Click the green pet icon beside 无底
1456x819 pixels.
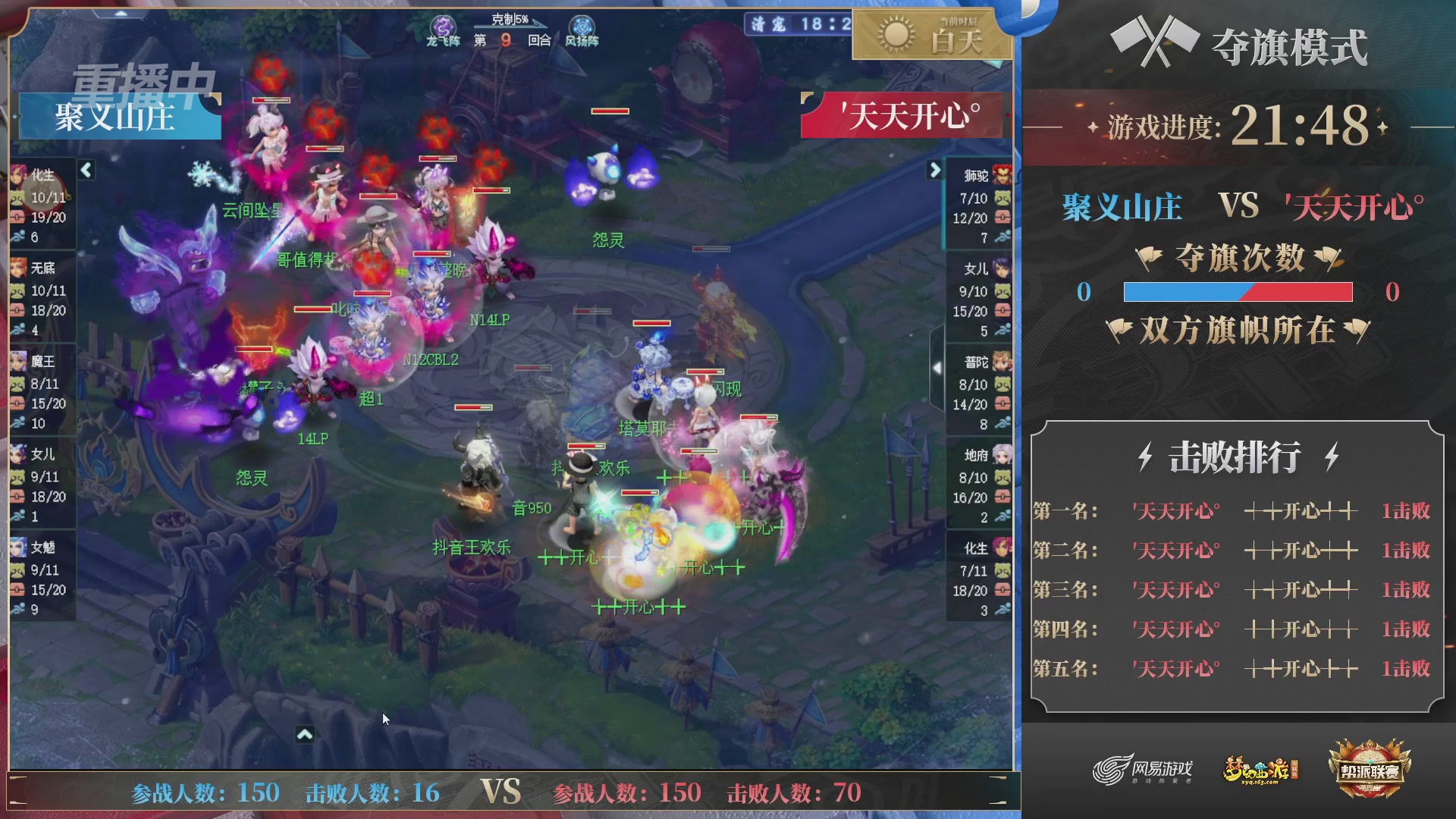(x=17, y=290)
